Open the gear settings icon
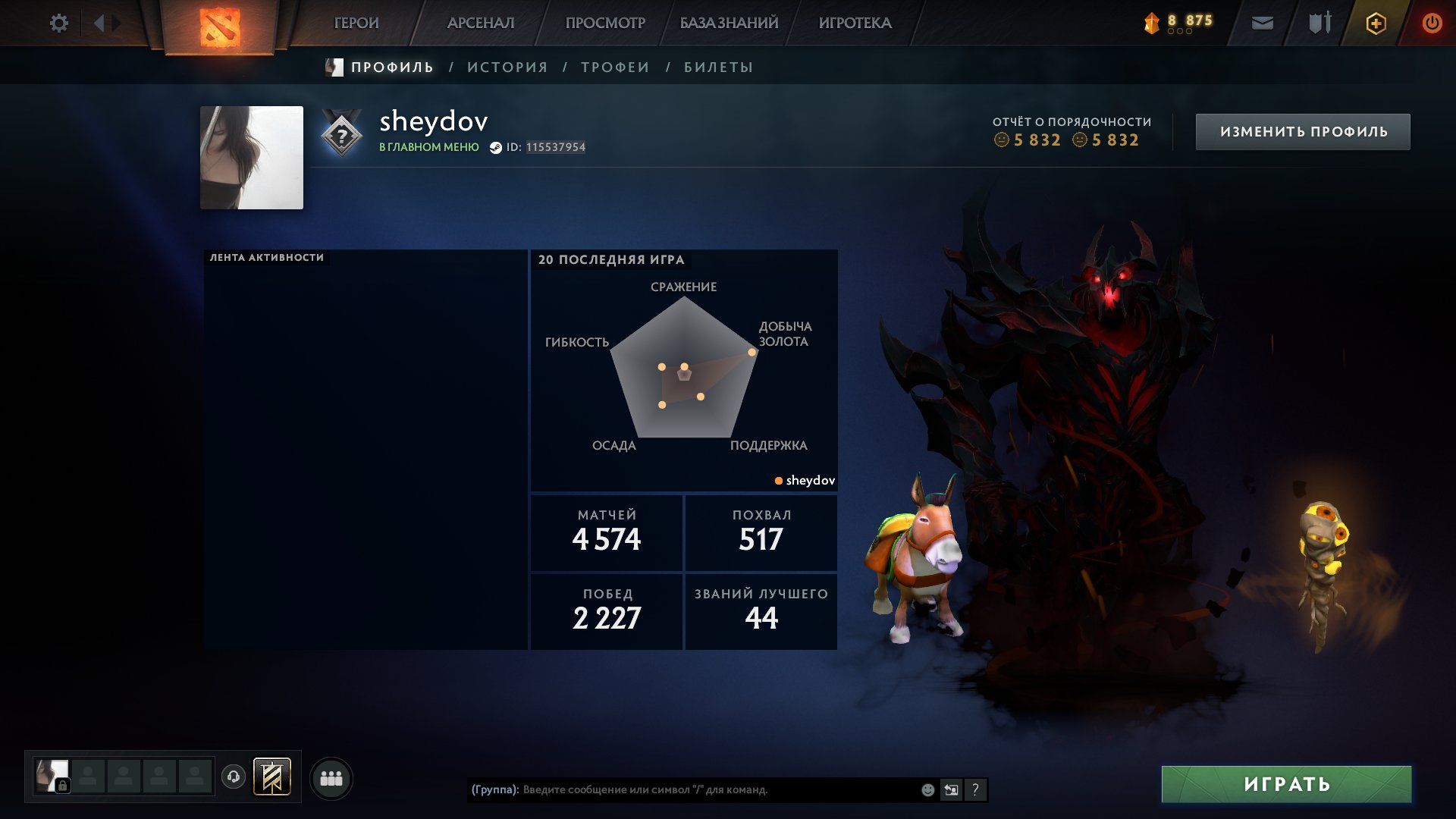This screenshot has width=1456, height=819. pyautogui.click(x=59, y=24)
